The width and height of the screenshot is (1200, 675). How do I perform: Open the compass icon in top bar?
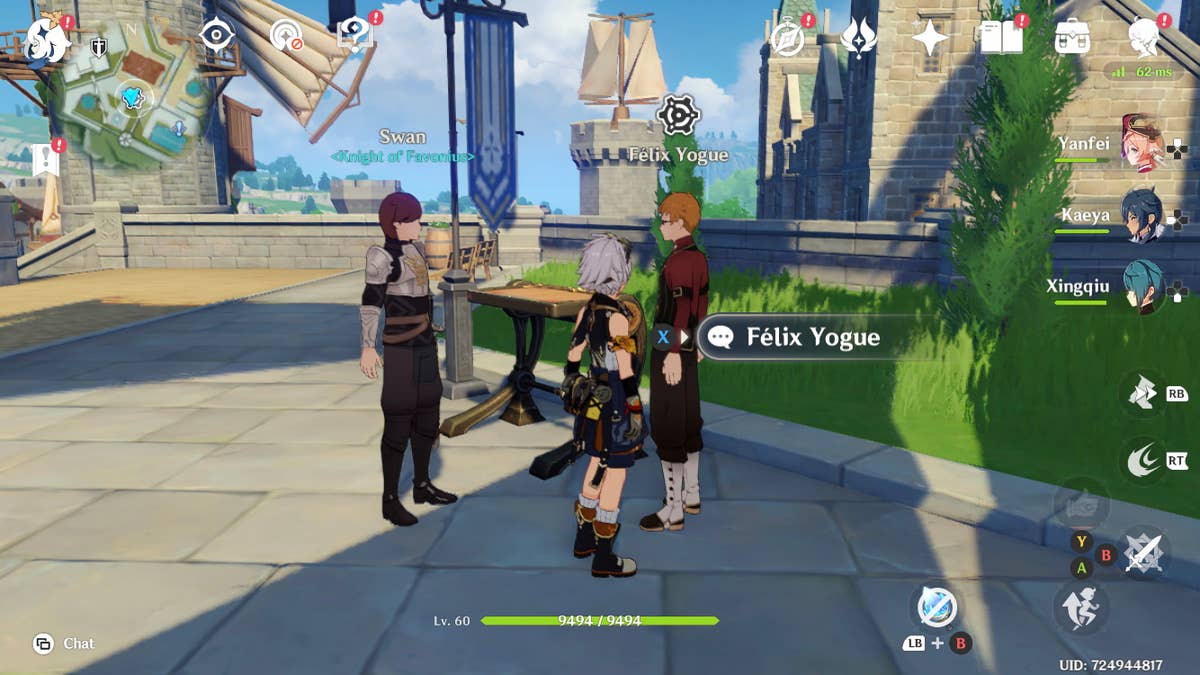pyautogui.click(x=788, y=38)
